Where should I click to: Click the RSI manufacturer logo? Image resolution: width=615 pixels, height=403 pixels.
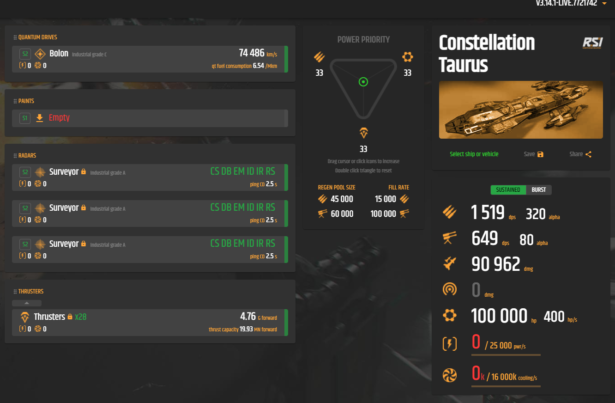point(592,43)
